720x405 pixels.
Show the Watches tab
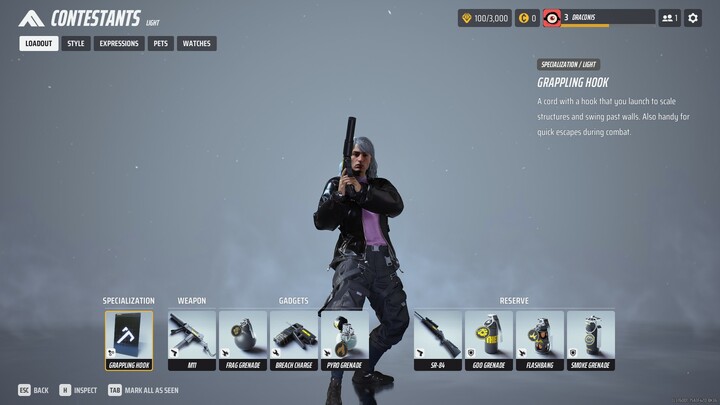[x=197, y=44]
